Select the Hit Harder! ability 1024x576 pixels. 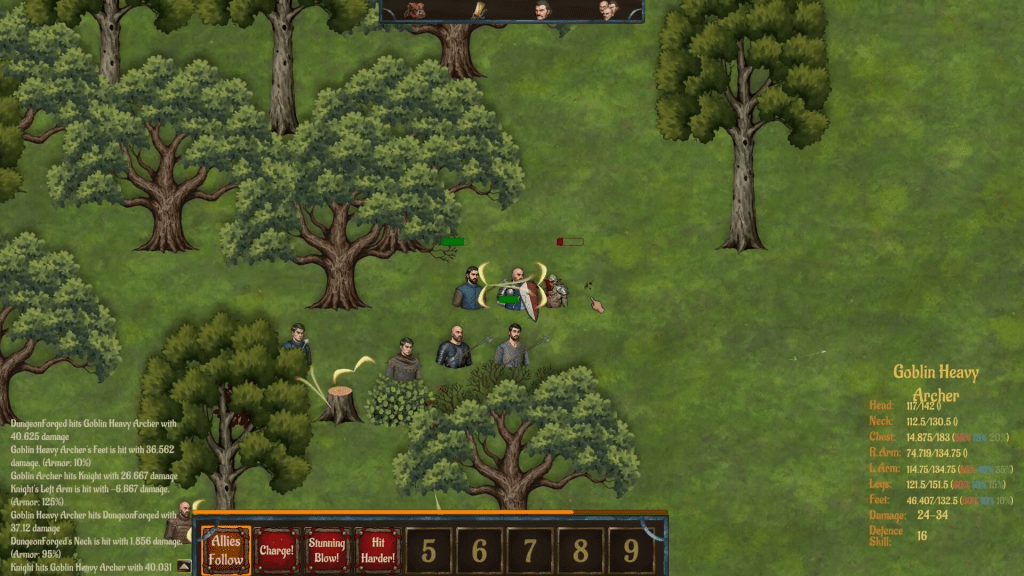[377, 550]
